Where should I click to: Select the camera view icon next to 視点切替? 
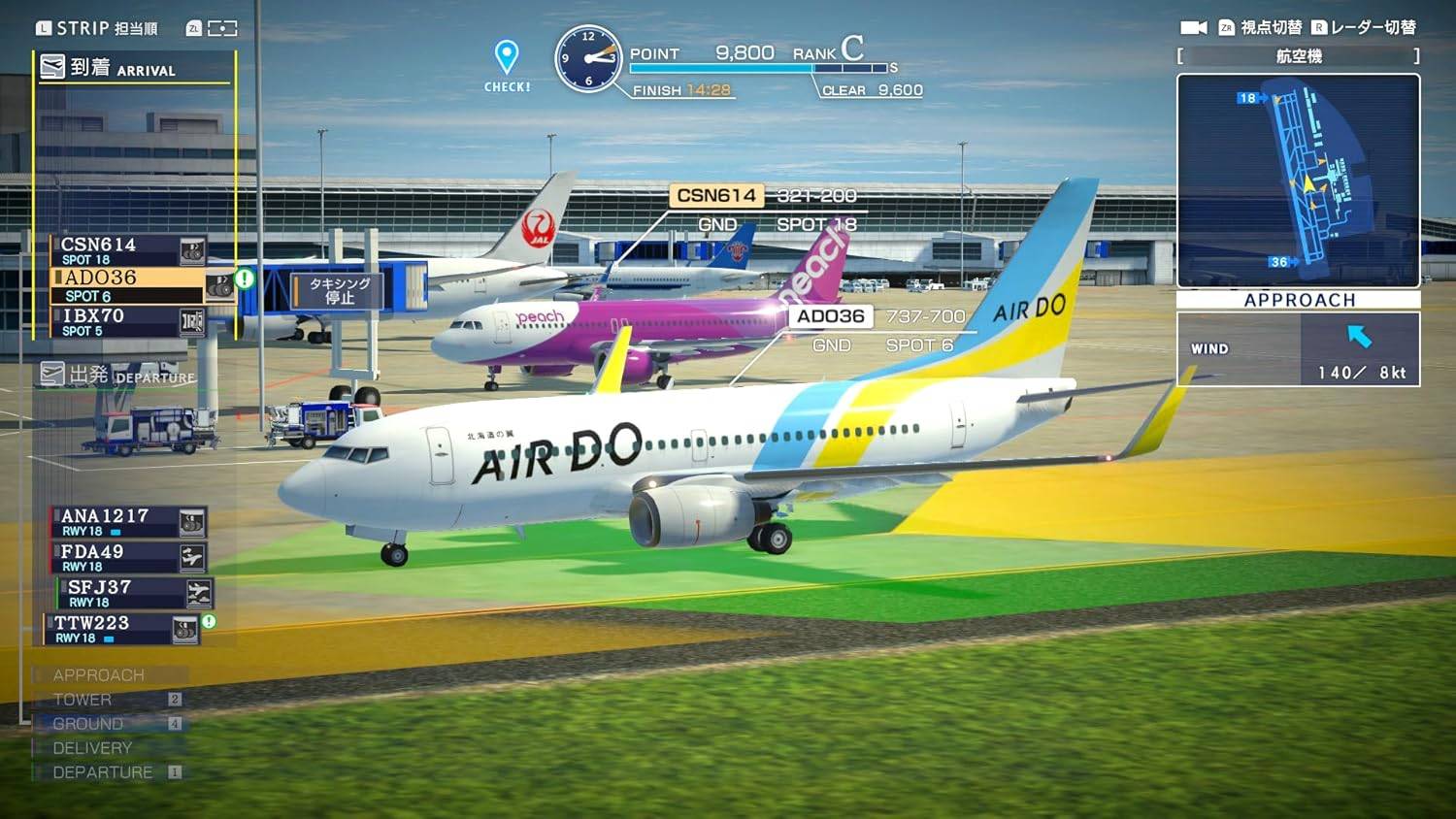click(x=1192, y=28)
